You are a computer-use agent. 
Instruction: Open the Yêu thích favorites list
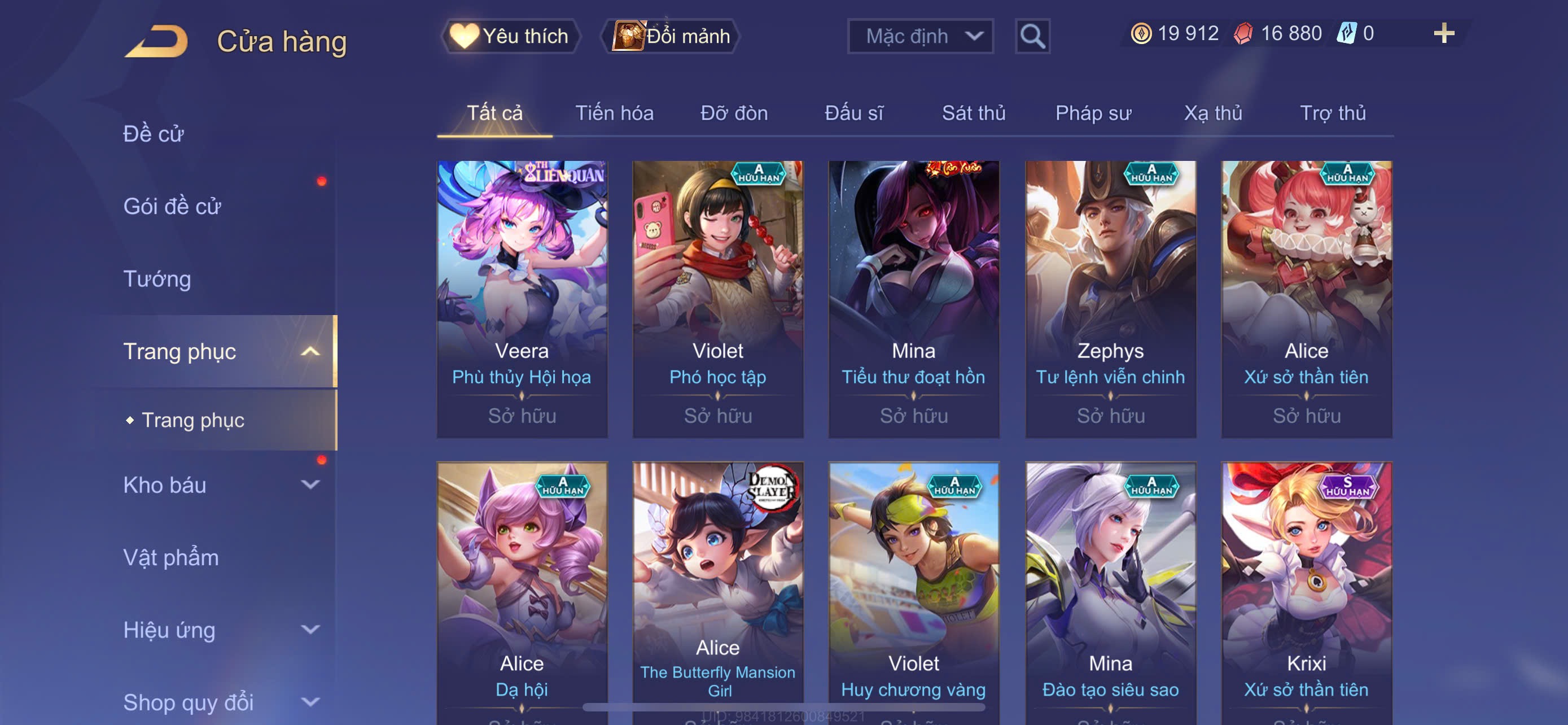point(510,36)
